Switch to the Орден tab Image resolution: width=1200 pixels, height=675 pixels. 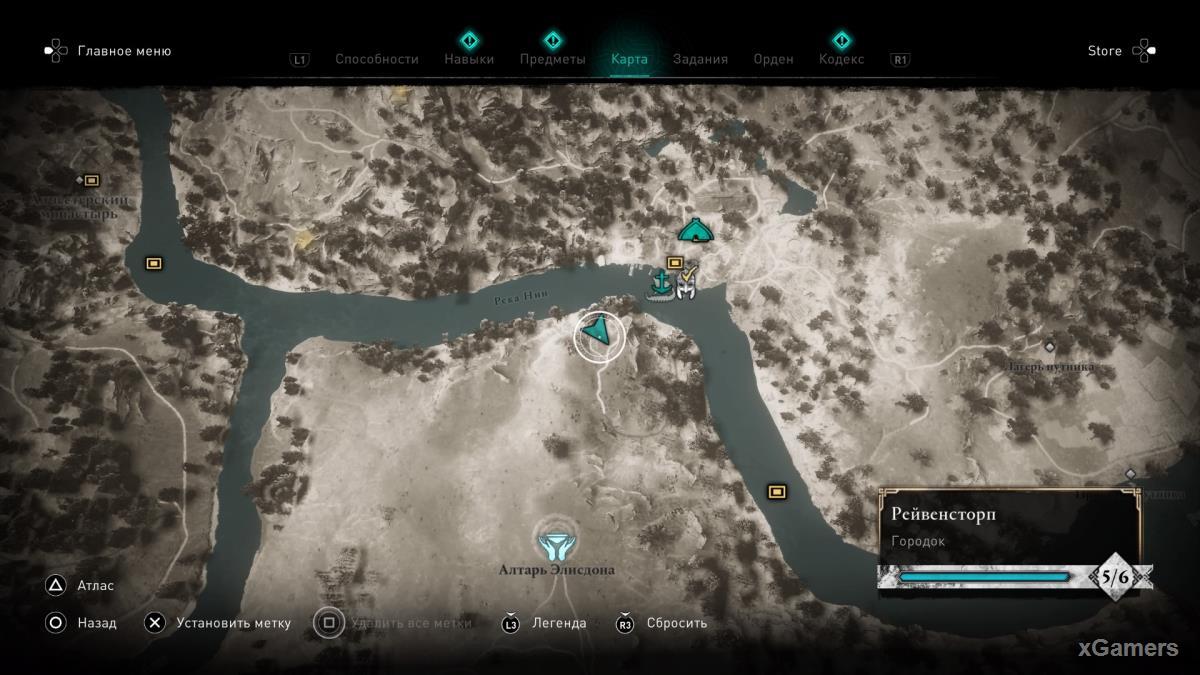pos(773,59)
